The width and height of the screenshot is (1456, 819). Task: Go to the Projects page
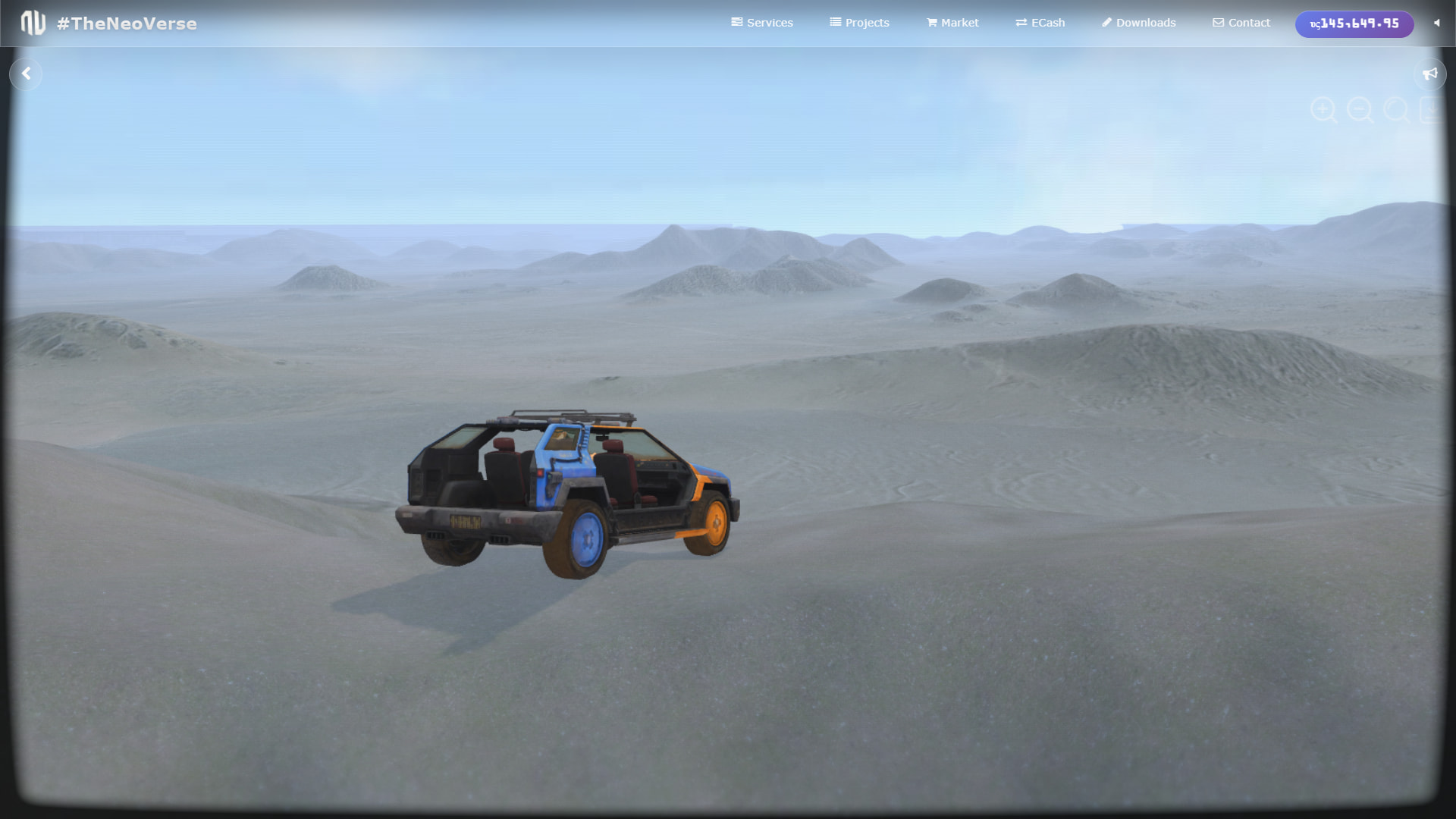click(859, 23)
